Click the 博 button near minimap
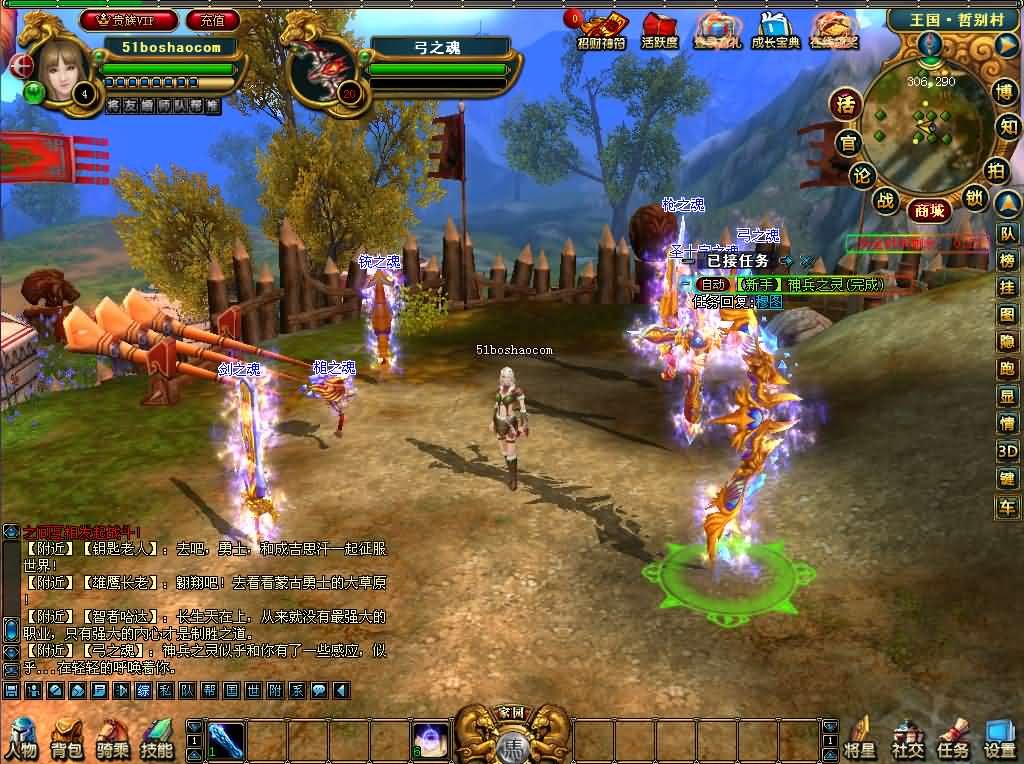The width and height of the screenshot is (1024, 764). 1005,92
